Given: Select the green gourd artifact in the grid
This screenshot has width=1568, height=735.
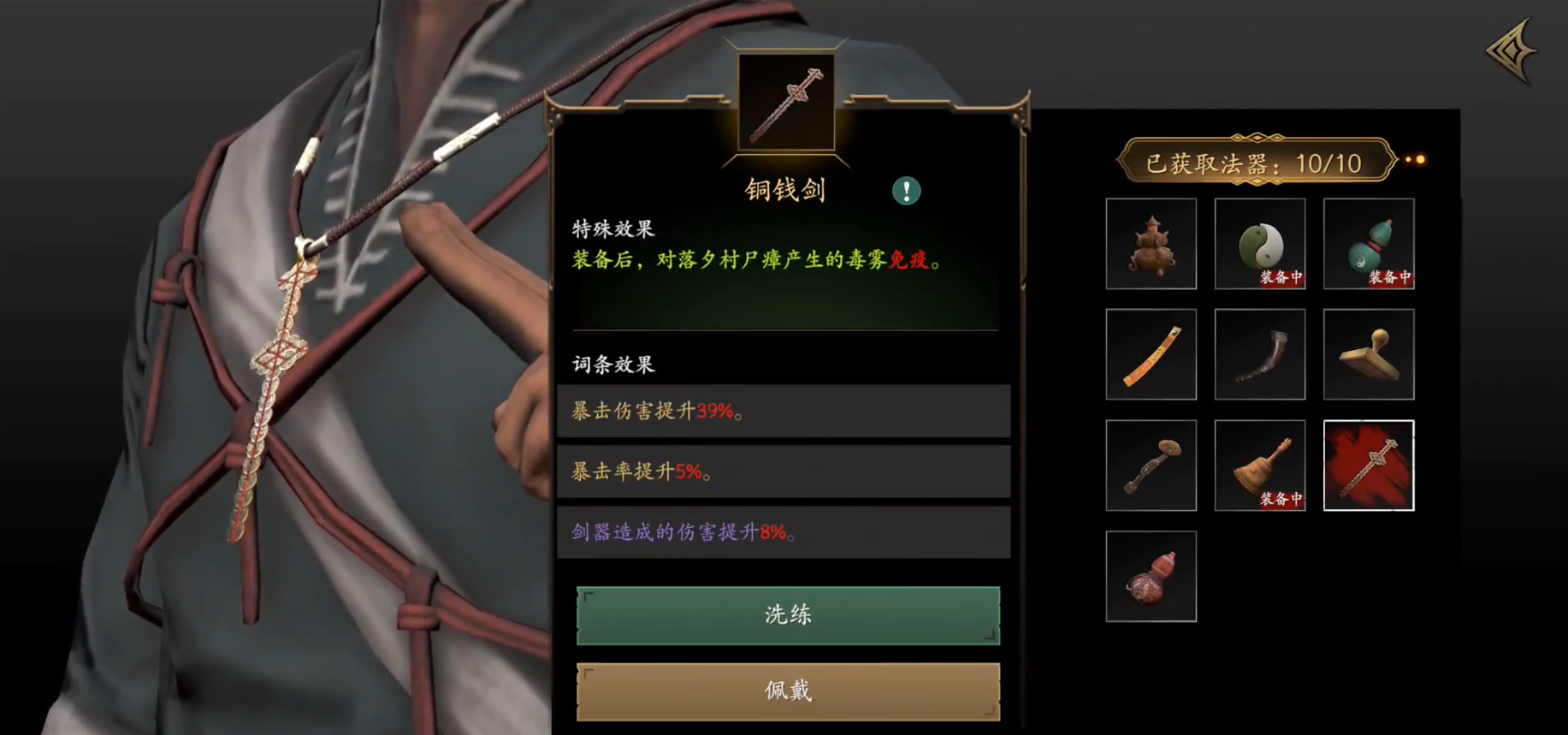Looking at the screenshot, I should click(1369, 244).
